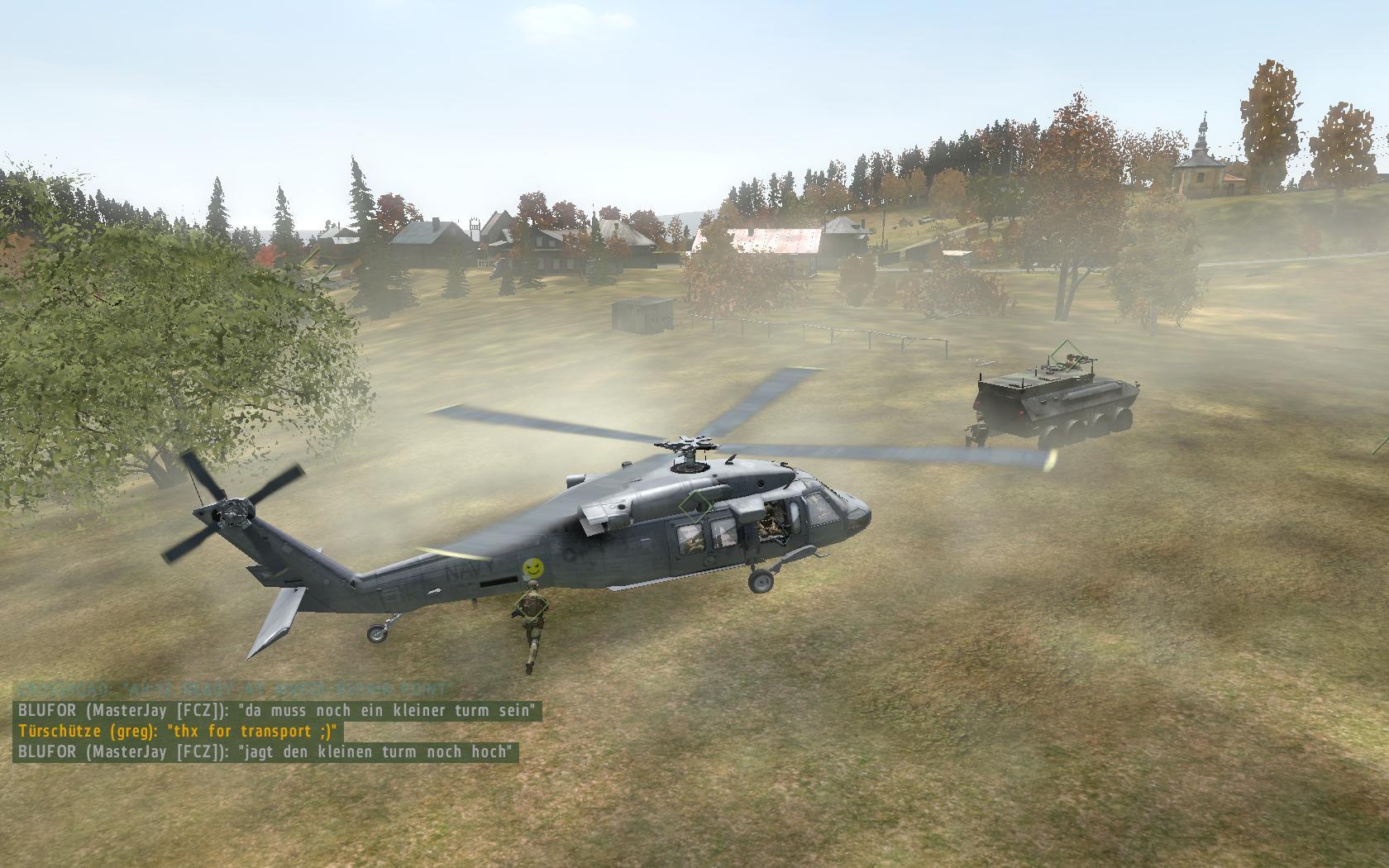Click the "jagt den kleinen turm noch hoch" chat line

[266, 751]
